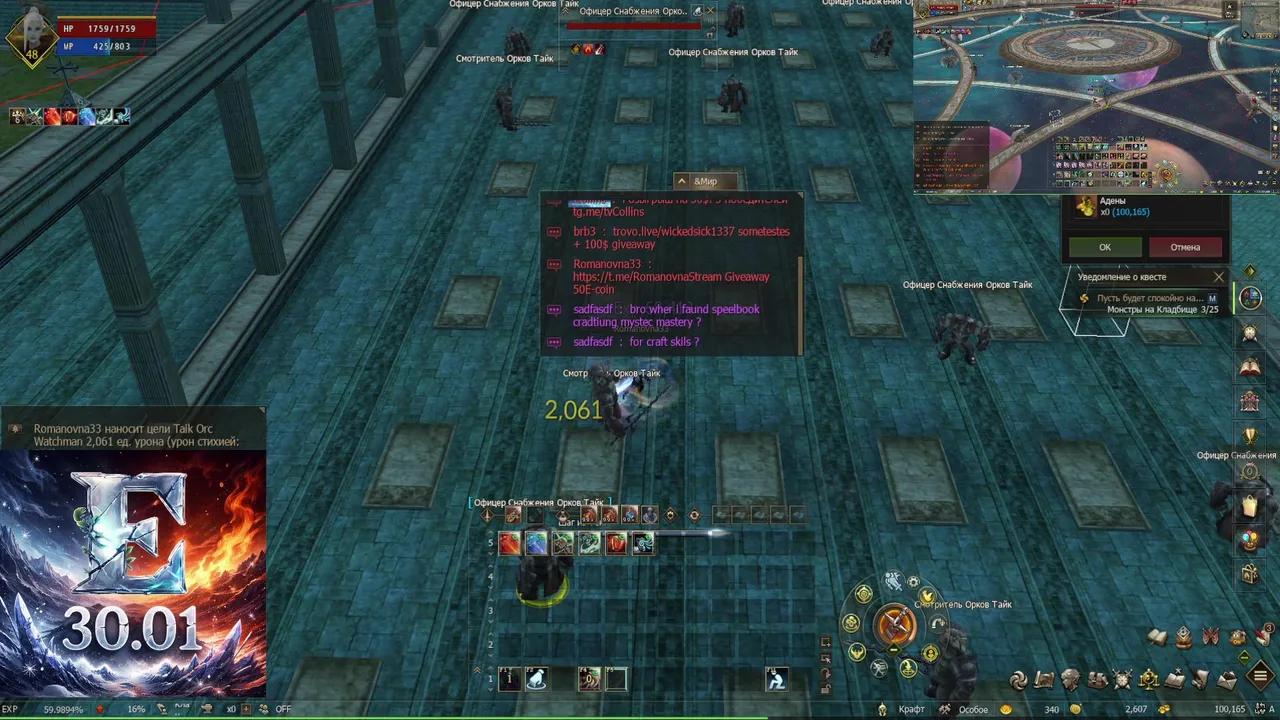Open the inventory bag icon in bottom toolbar
This screenshot has width=1280, height=720.
pyautogui.click(x=1098, y=680)
